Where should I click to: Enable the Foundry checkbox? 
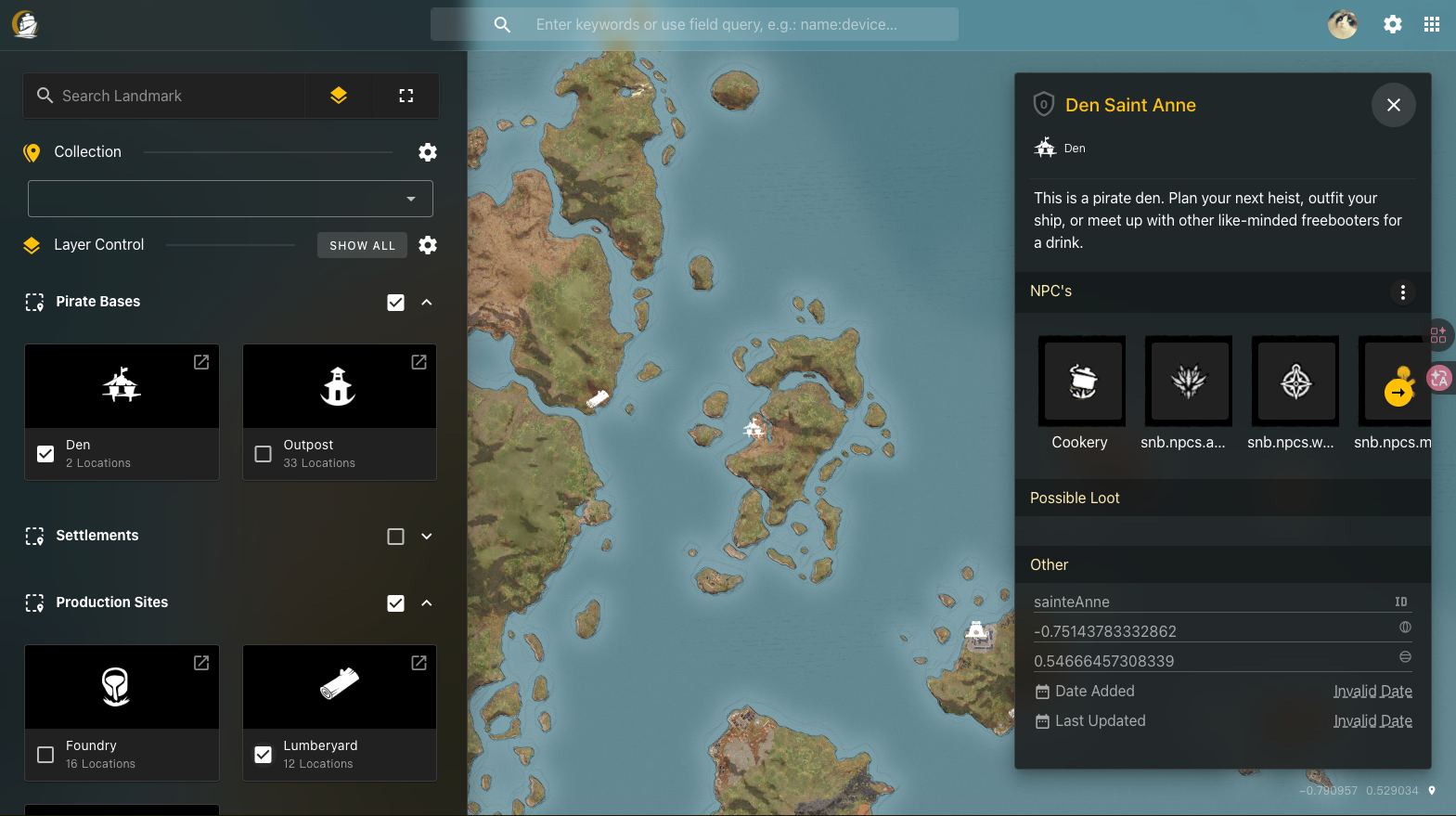(x=45, y=755)
